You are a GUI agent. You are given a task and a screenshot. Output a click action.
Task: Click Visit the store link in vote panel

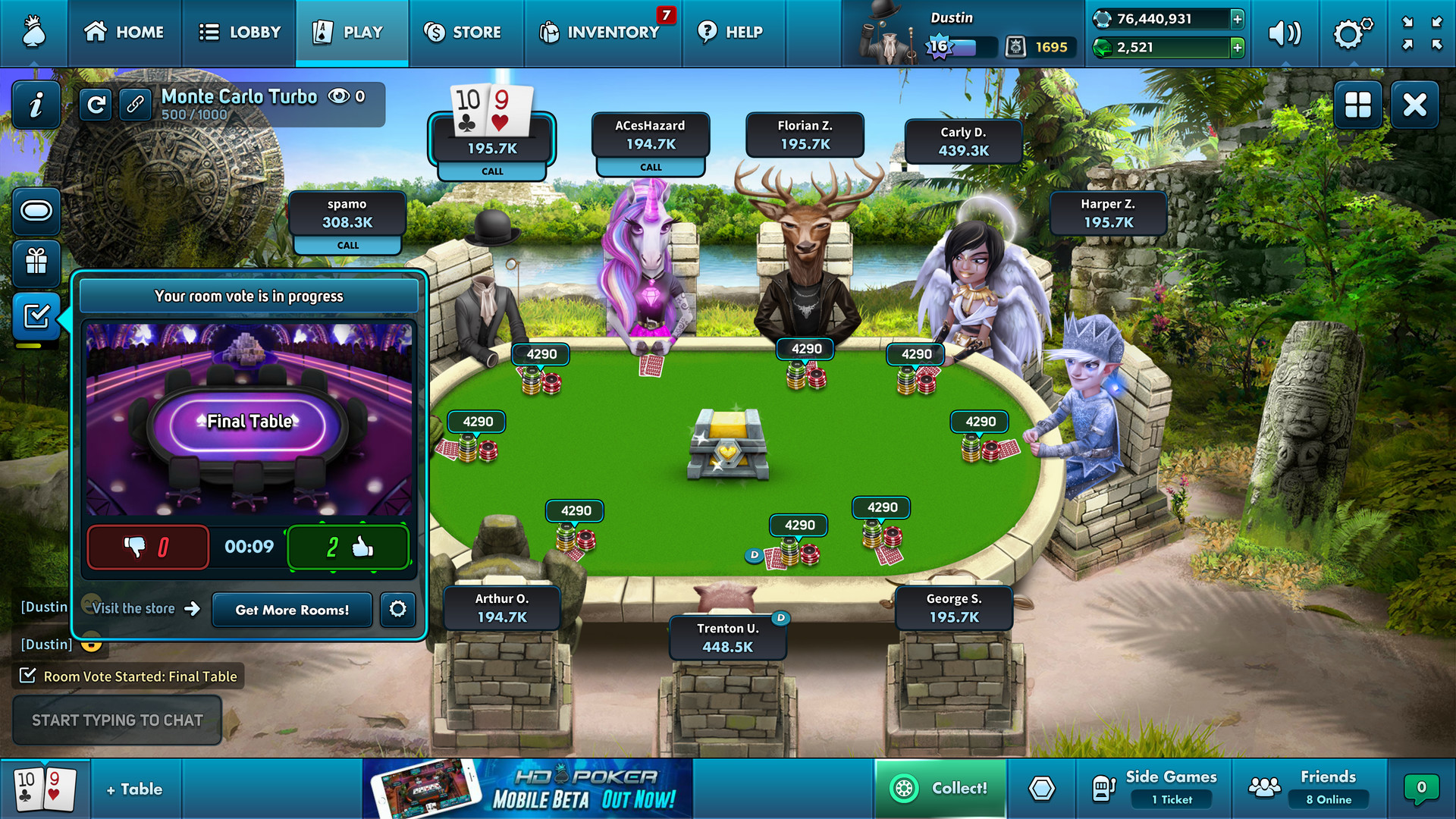pos(133,609)
